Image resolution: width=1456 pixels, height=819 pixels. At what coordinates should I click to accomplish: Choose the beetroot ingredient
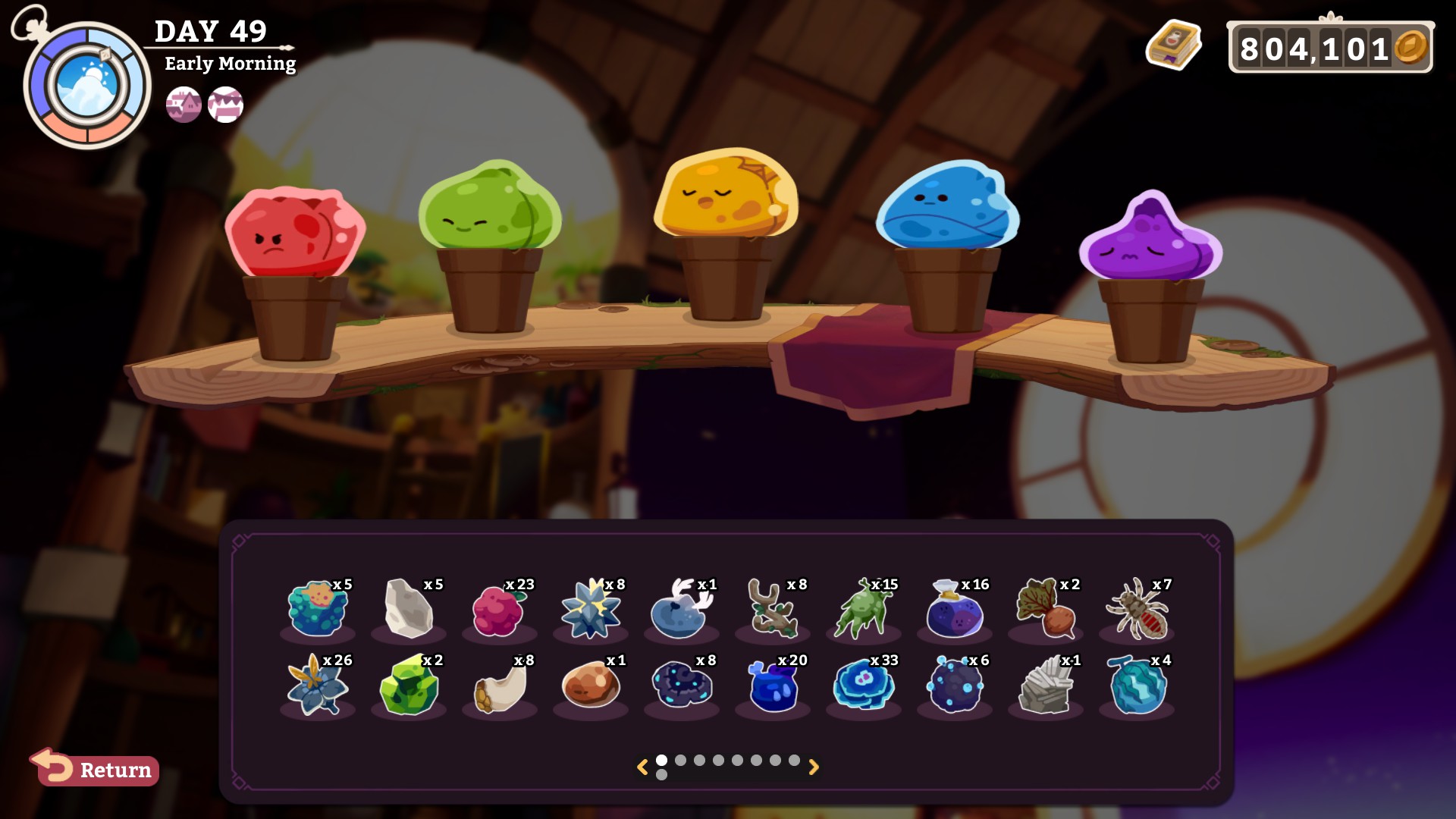click(1046, 609)
